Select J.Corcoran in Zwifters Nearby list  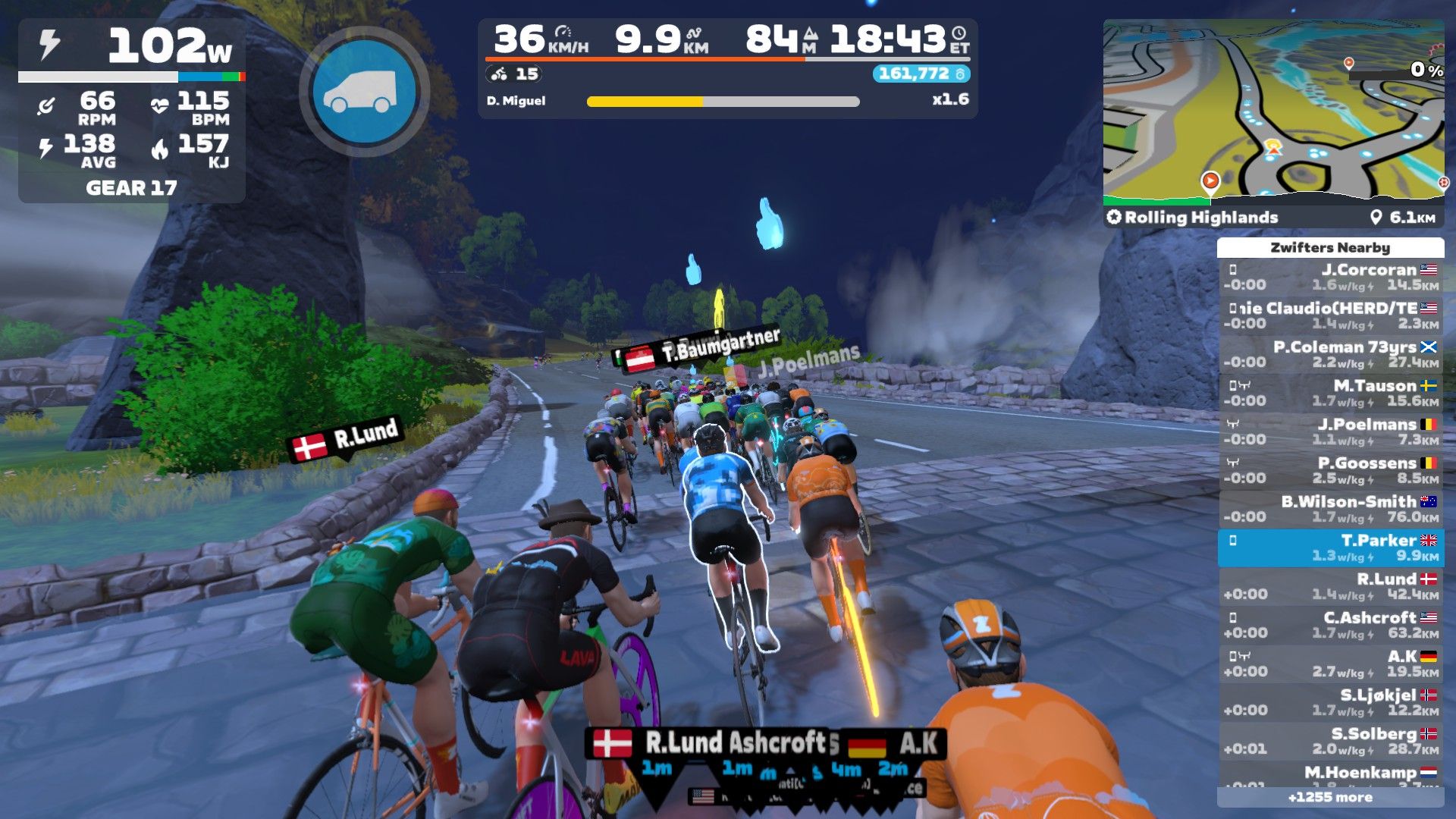[x=1331, y=277]
